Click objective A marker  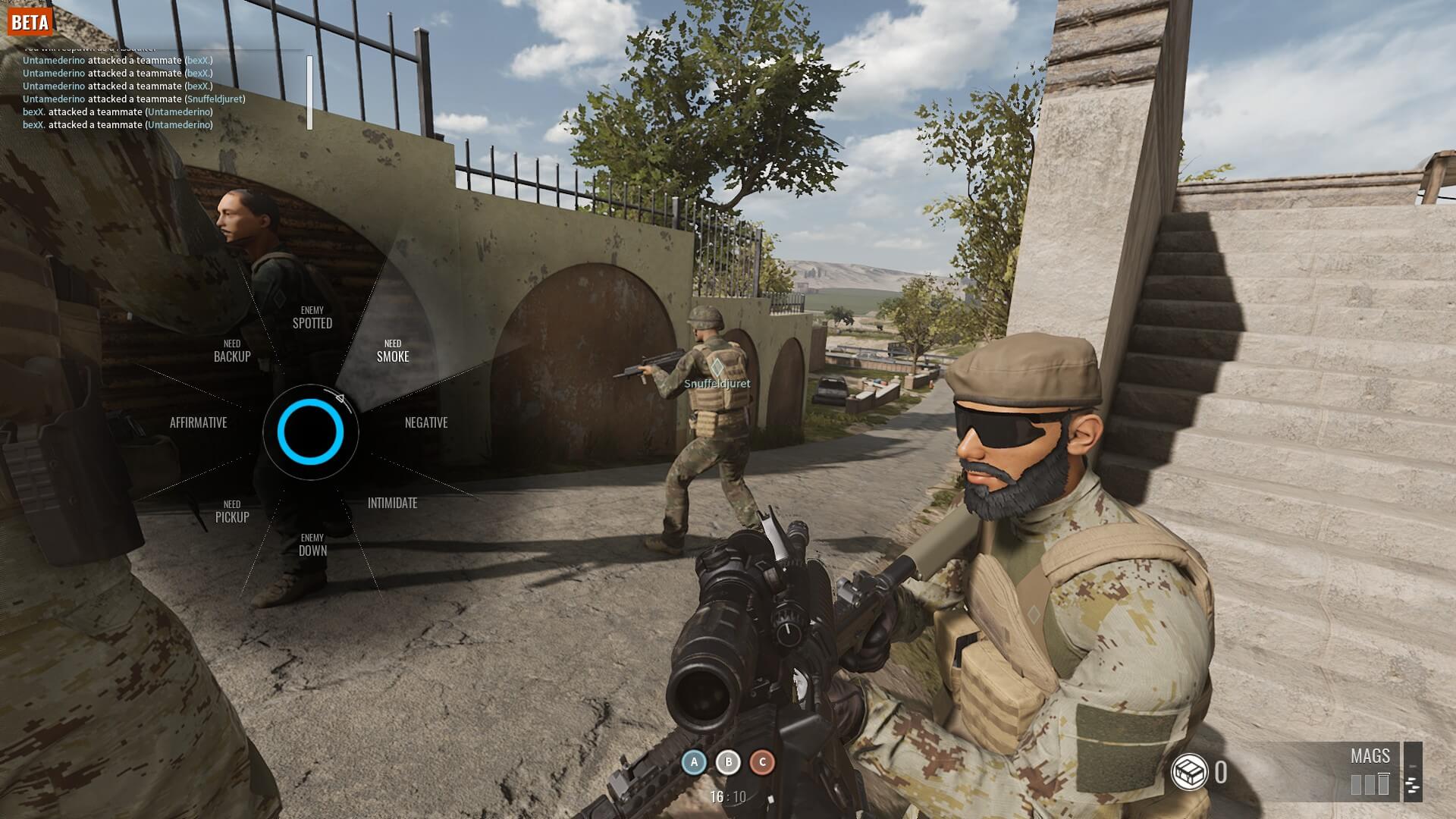pyautogui.click(x=694, y=762)
